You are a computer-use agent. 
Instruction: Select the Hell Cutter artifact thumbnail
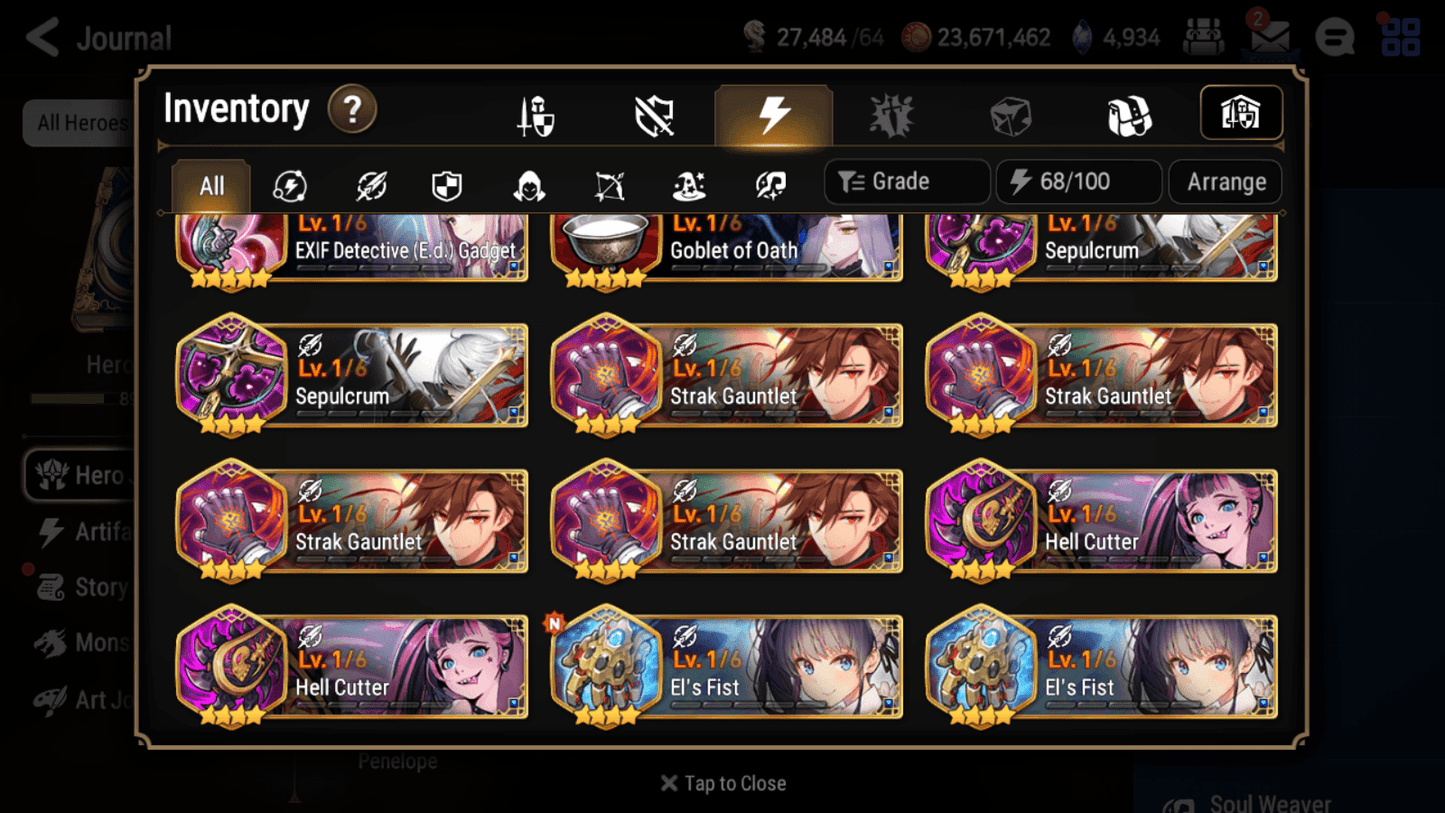[981, 520]
